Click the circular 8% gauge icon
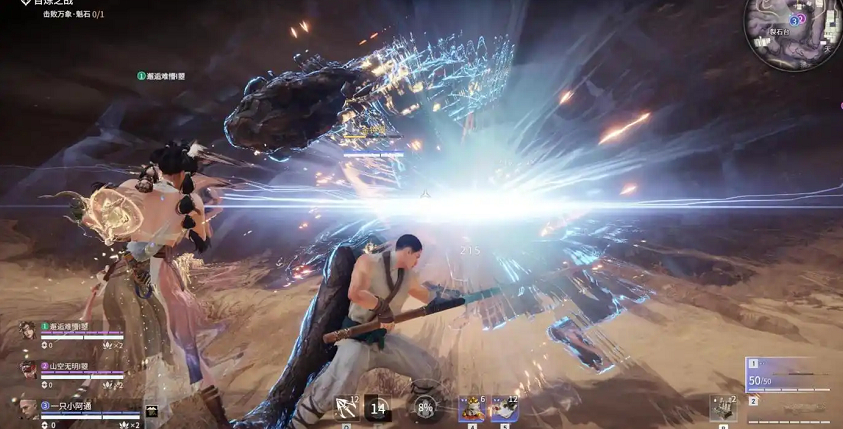The width and height of the screenshot is (843, 429). click(425, 408)
